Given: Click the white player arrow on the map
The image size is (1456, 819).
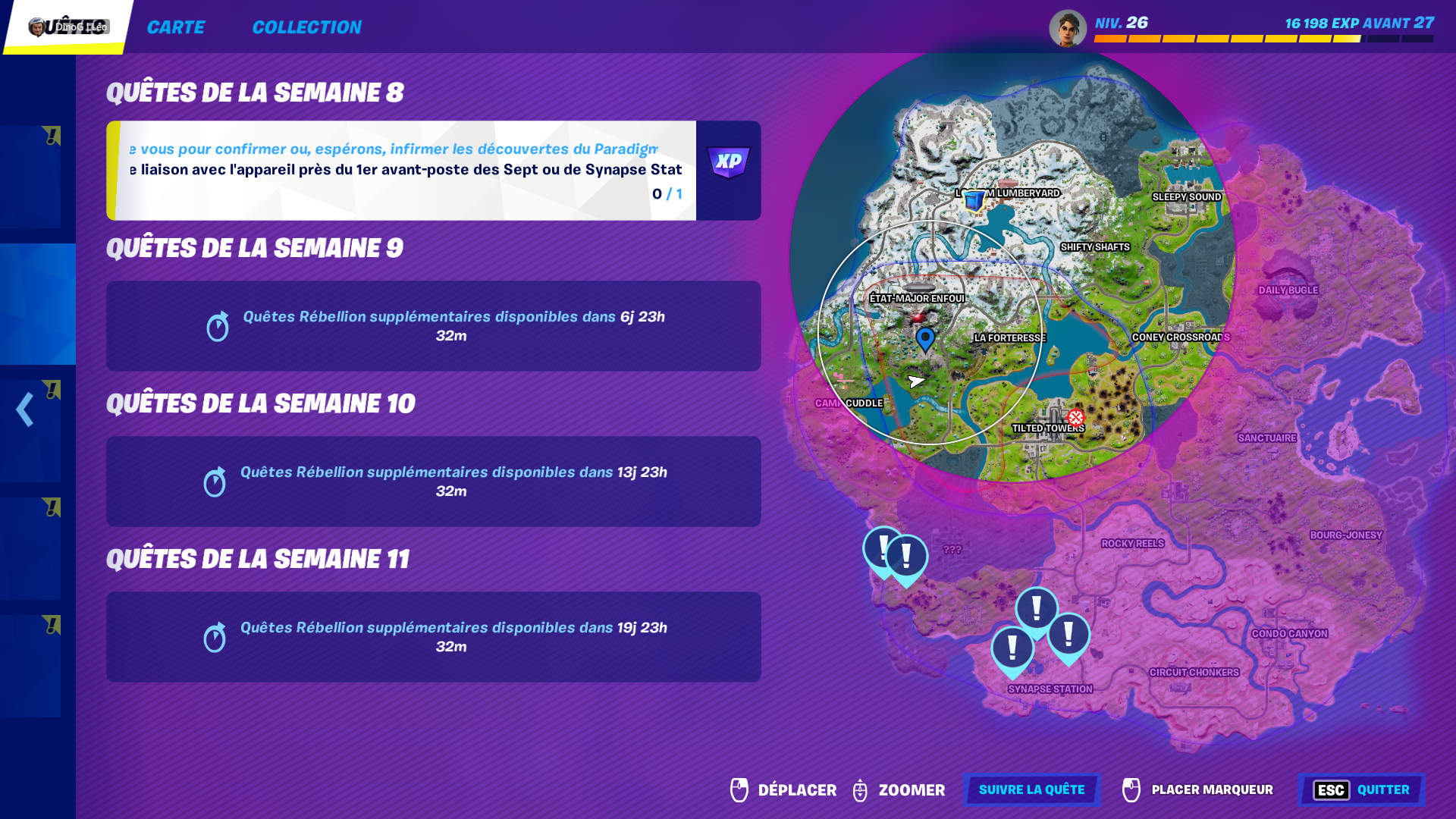Looking at the screenshot, I should (x=916, y=381).
